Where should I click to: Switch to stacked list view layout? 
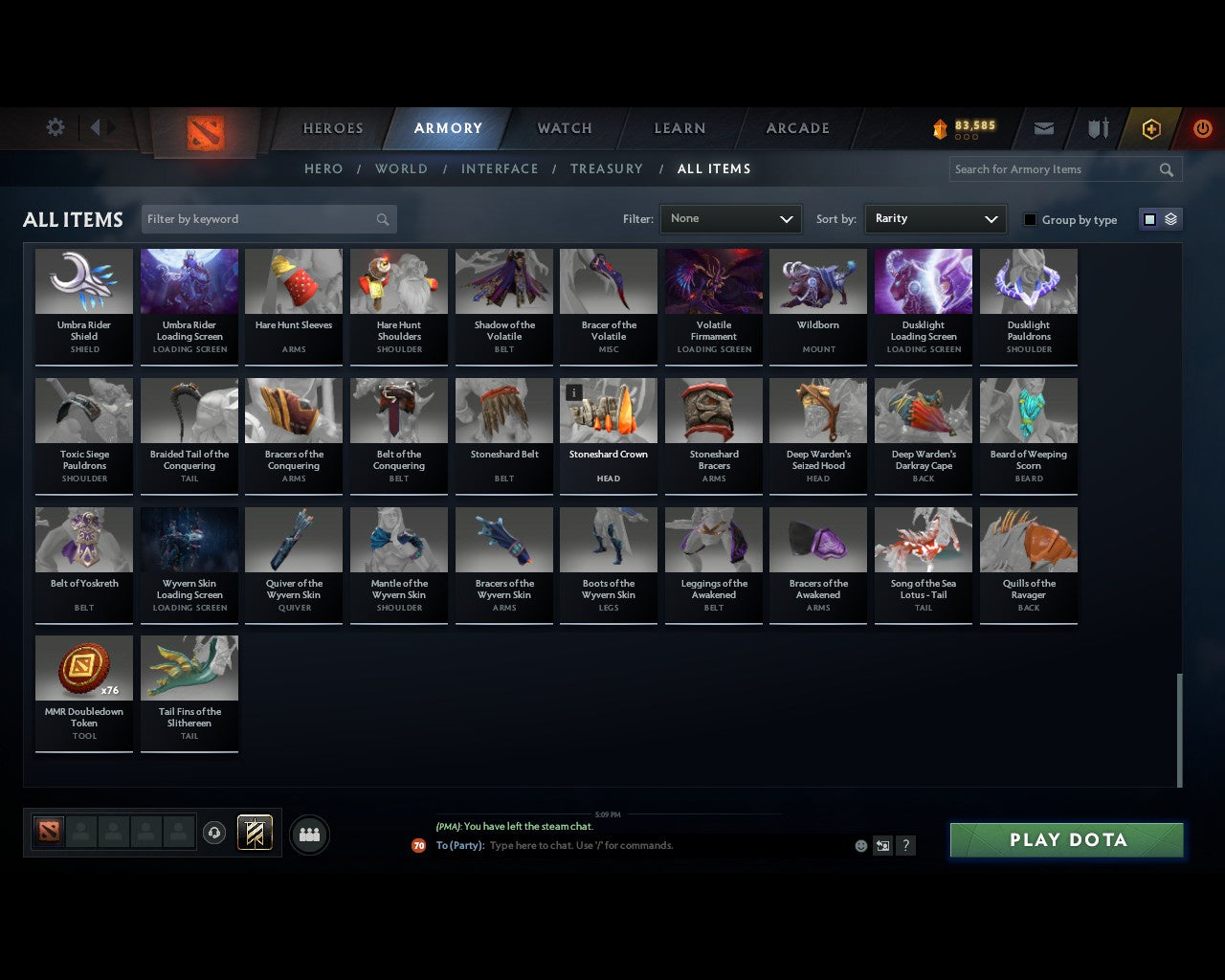click(x=1169, y=218)
